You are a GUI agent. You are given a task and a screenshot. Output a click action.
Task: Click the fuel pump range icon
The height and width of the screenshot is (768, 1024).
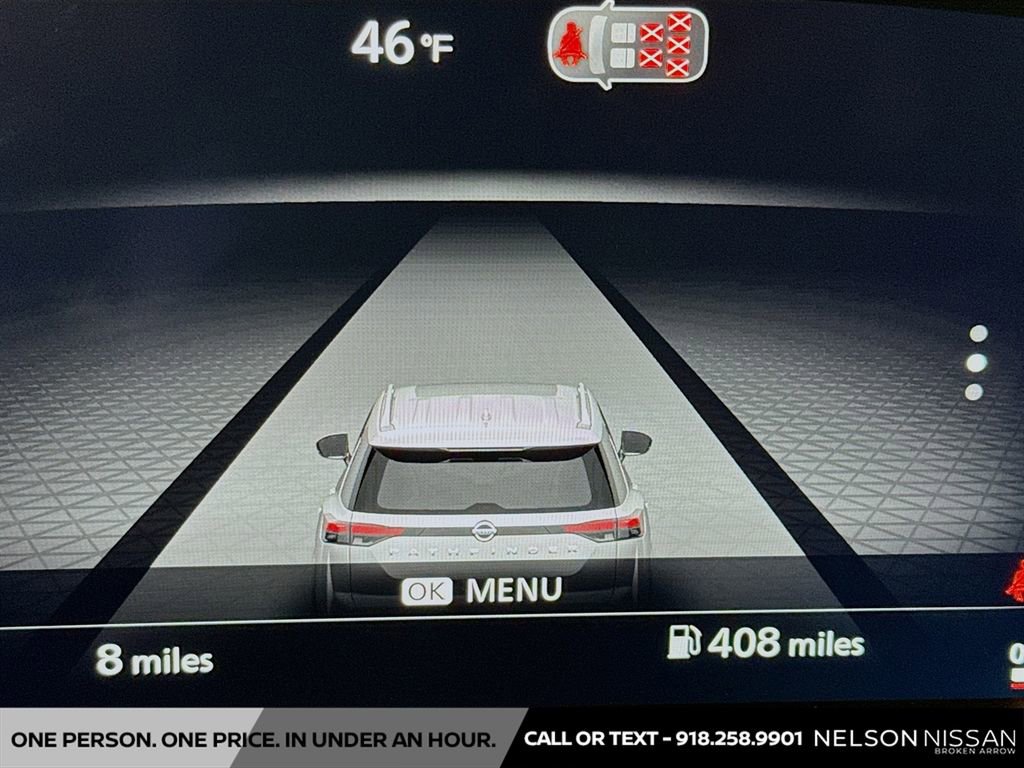(683, 642)
